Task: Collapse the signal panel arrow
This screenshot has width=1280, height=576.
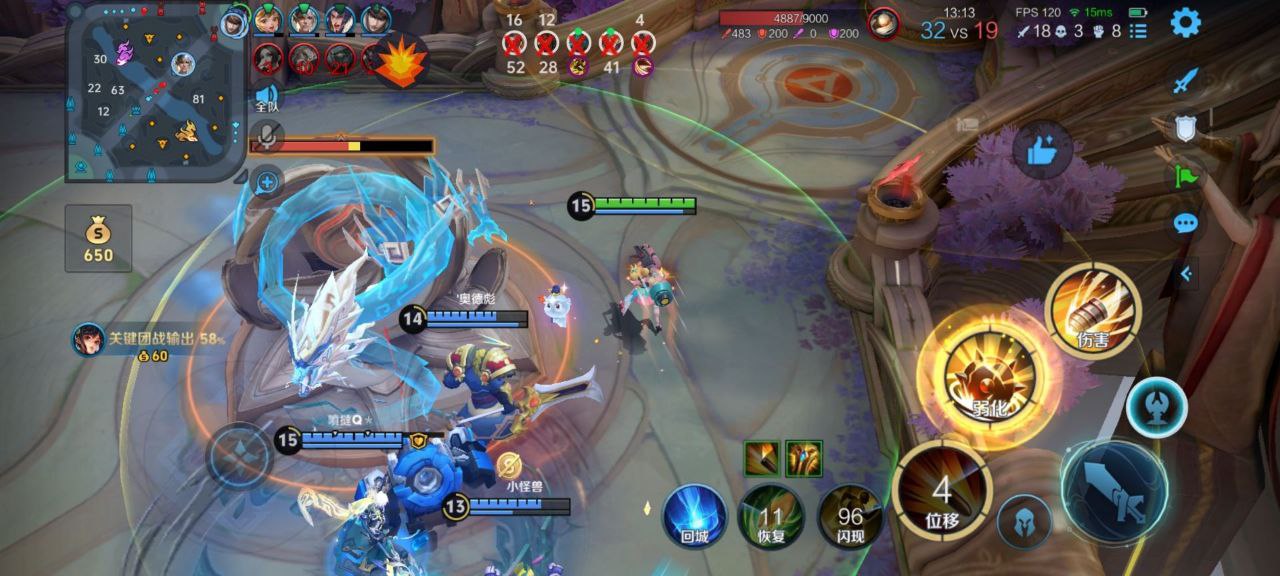Action: click(x=1186, y=272)
